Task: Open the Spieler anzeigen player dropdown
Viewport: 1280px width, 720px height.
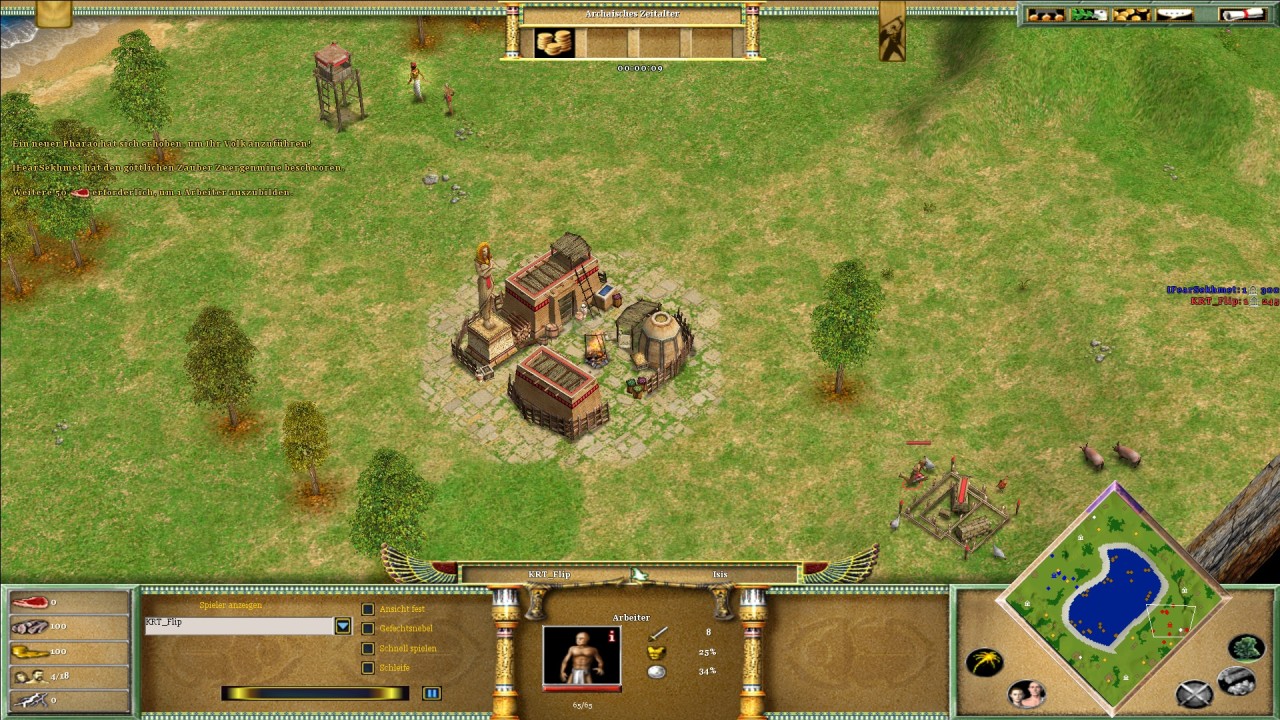Action: coord(343,626)
